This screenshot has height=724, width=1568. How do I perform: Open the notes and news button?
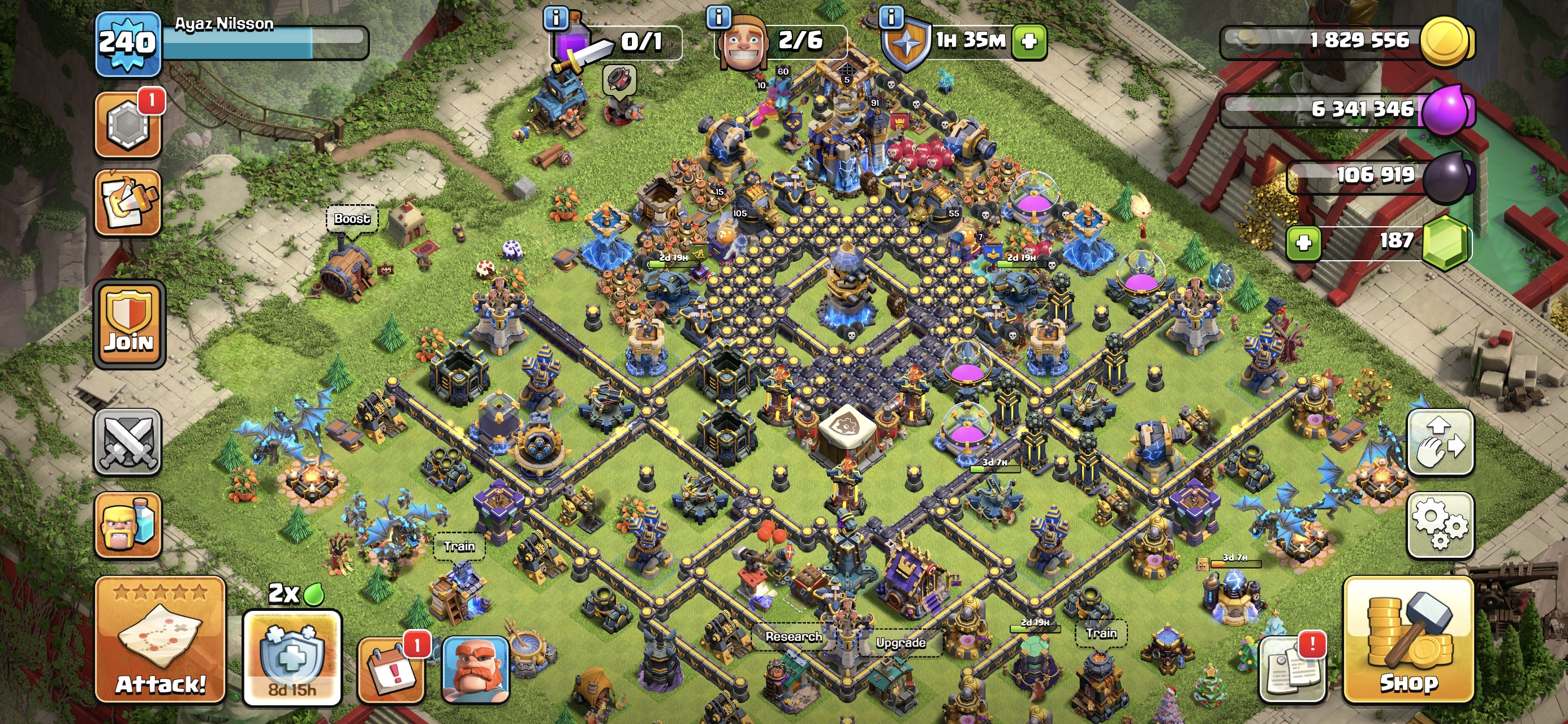coord(1293,668)
